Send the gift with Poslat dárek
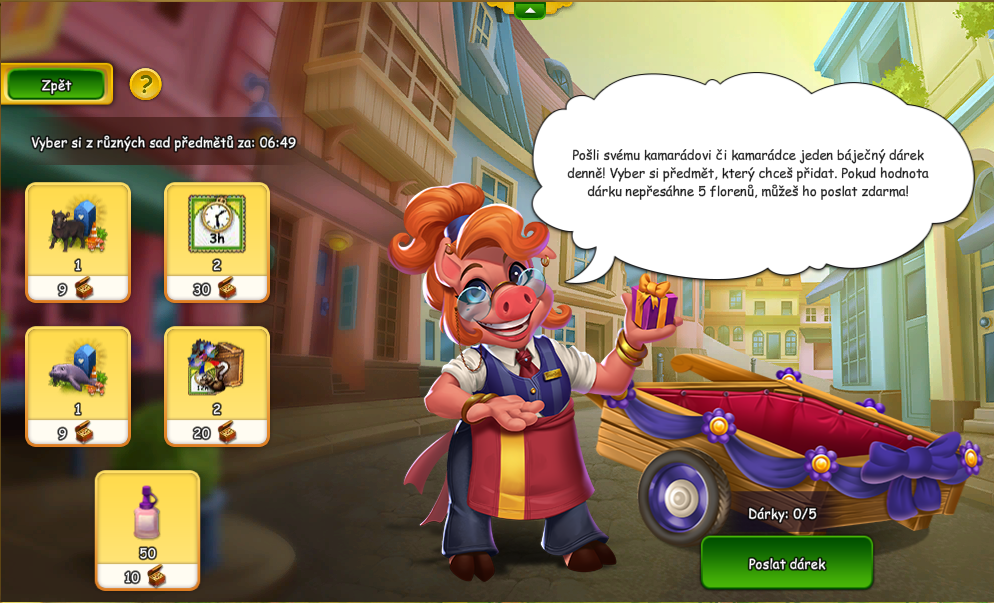 pyautogui.click(x=786, y=563)
